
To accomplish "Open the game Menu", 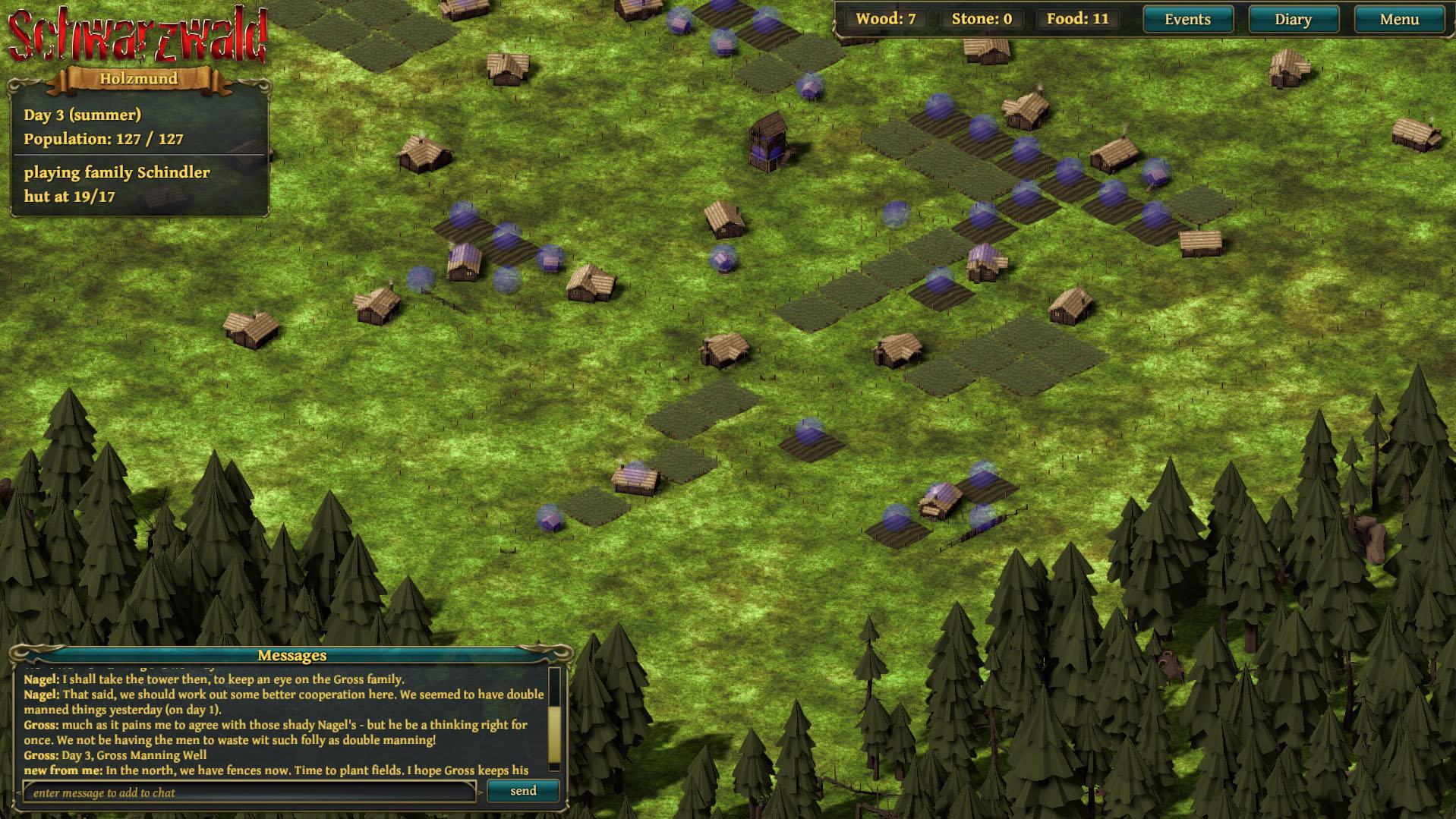I will pos(1398,20).
